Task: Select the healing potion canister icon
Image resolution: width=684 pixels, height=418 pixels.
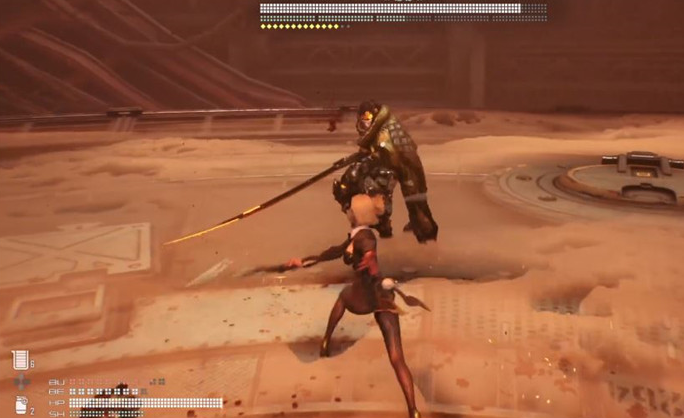Action: point(21,359)
